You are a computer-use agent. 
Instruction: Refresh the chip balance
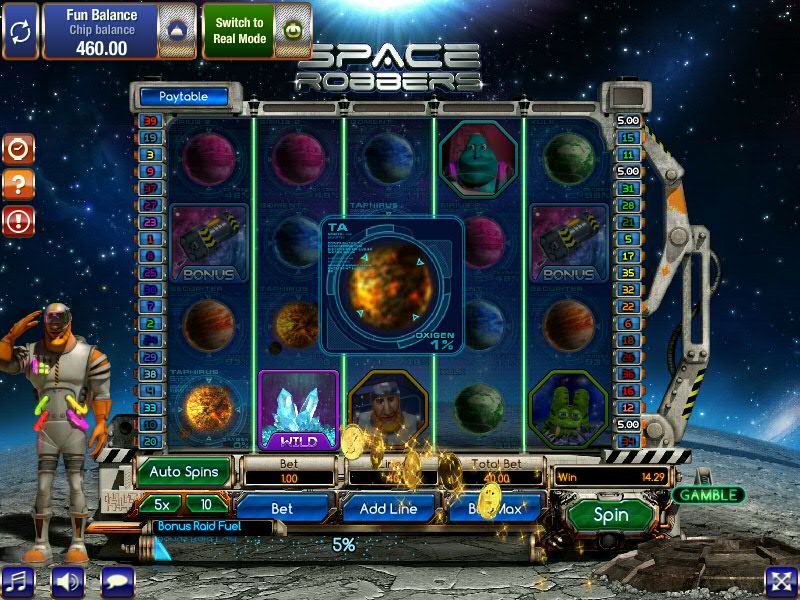(x=20, y=30)
